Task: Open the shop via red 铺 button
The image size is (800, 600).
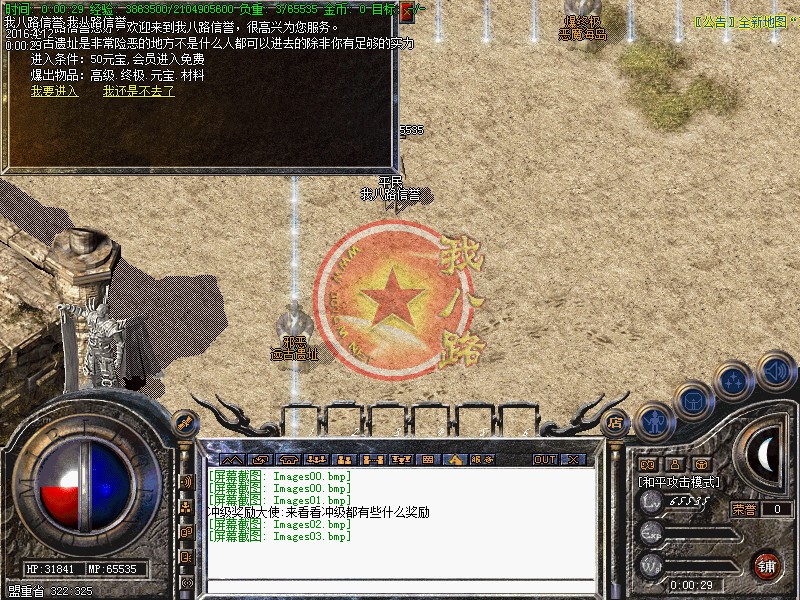Action: click(x=766, y=565)
